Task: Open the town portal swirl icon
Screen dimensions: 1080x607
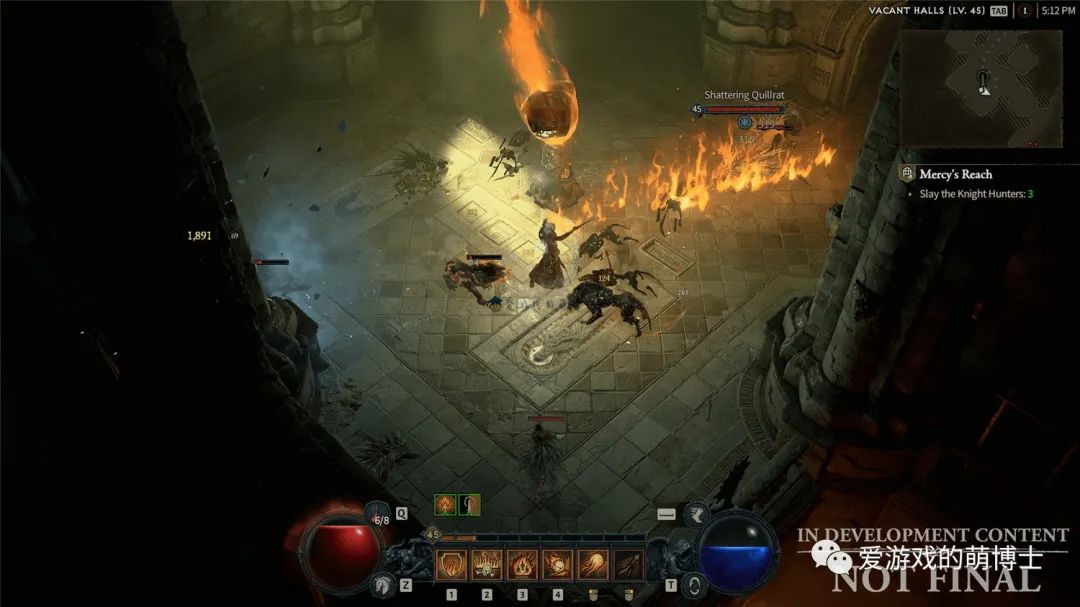Action: 695,585
